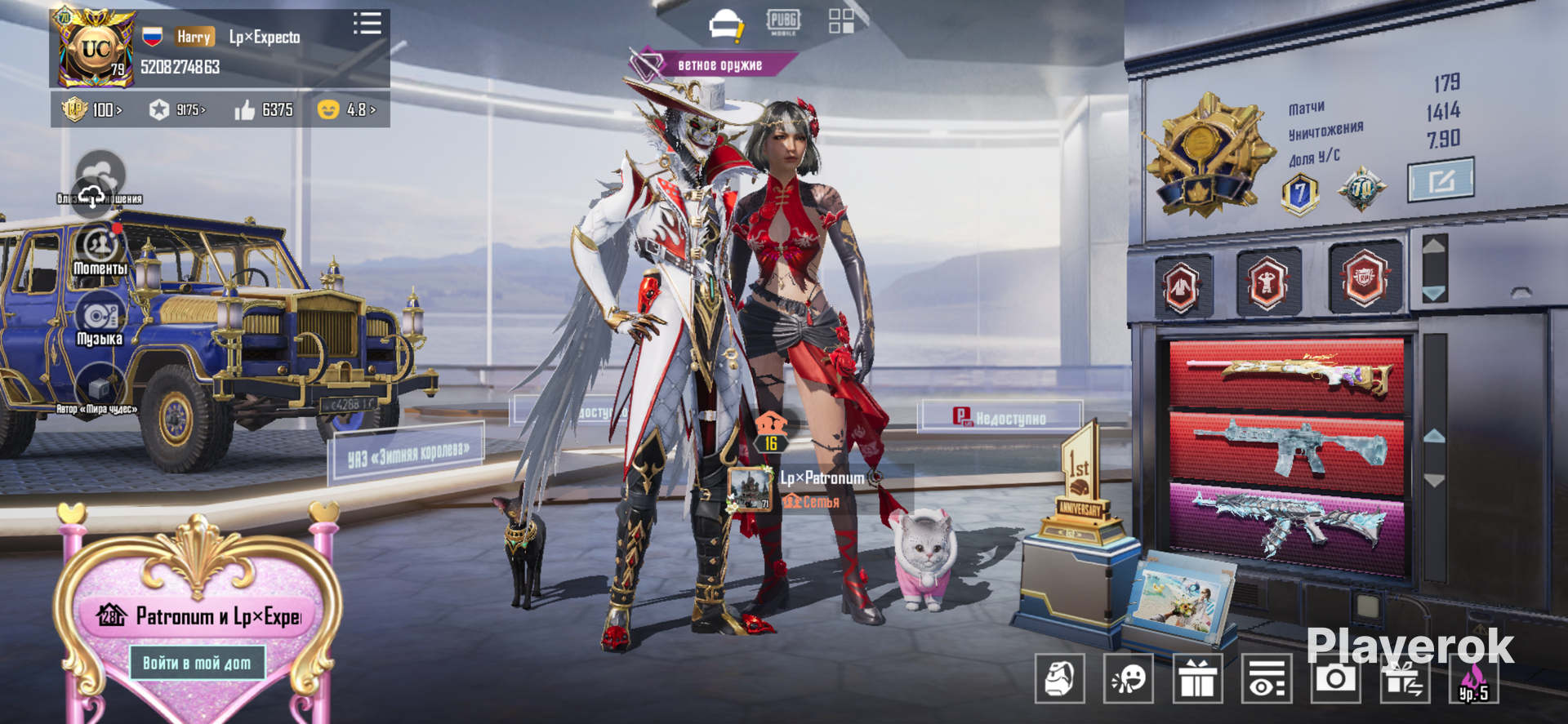The width and height of the screenshot is (1568, 724).
Task: Open the eye visibility settings icon
Action: coord(1267,678)
